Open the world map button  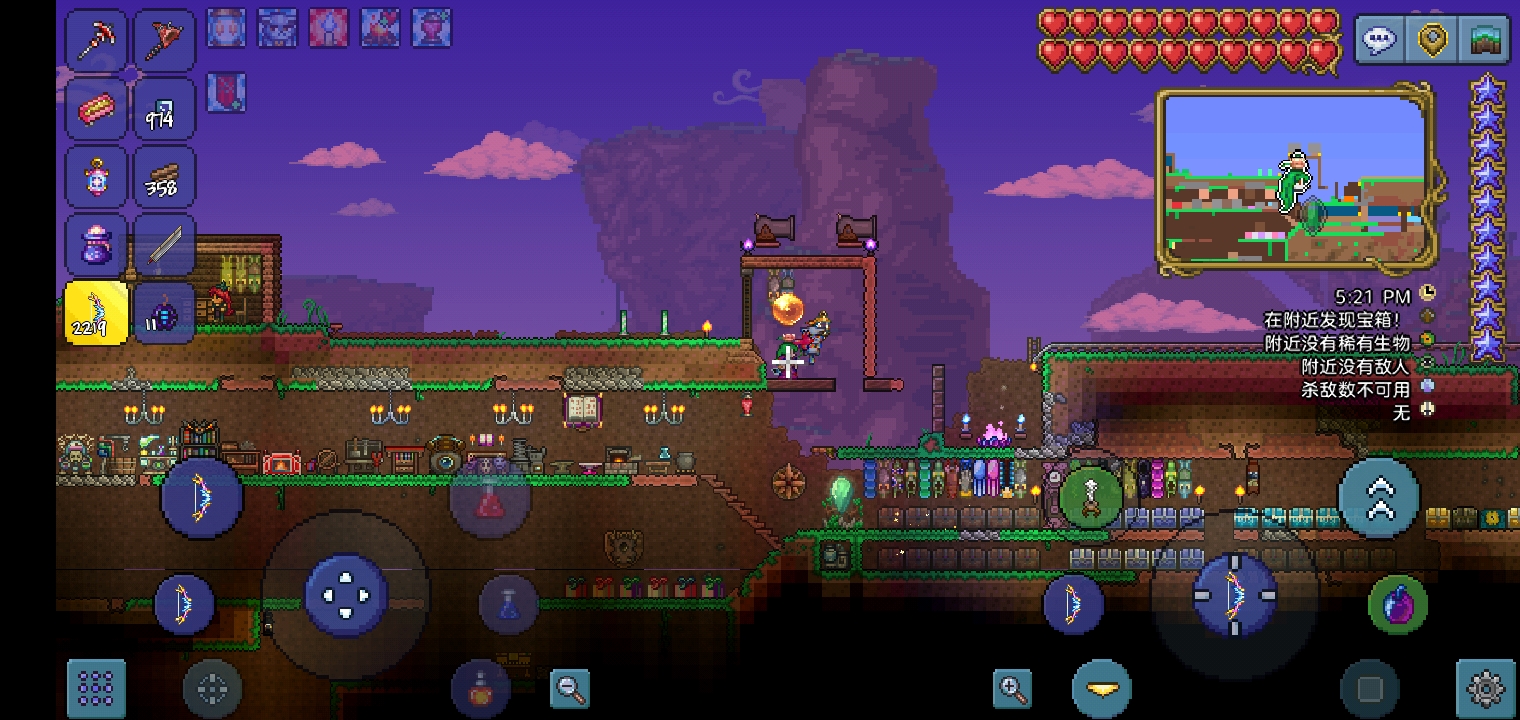pos(1485,41)
